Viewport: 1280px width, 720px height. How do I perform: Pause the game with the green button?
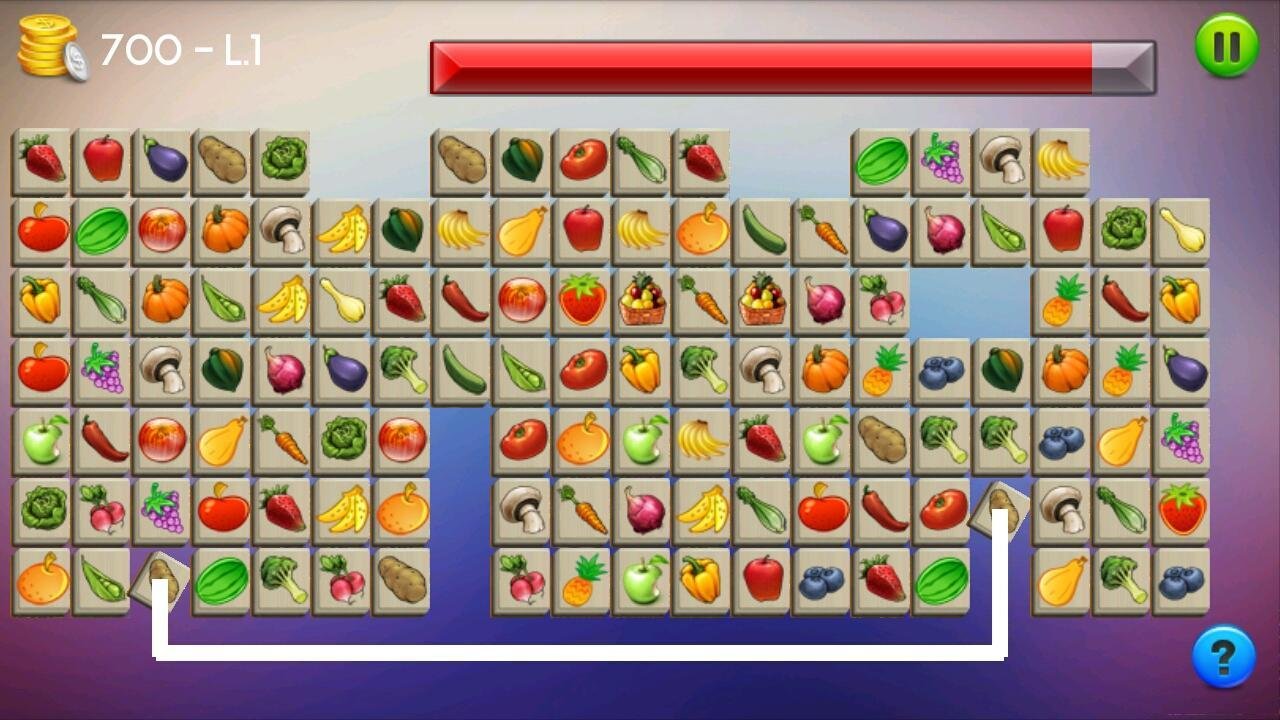point(1226,46)
